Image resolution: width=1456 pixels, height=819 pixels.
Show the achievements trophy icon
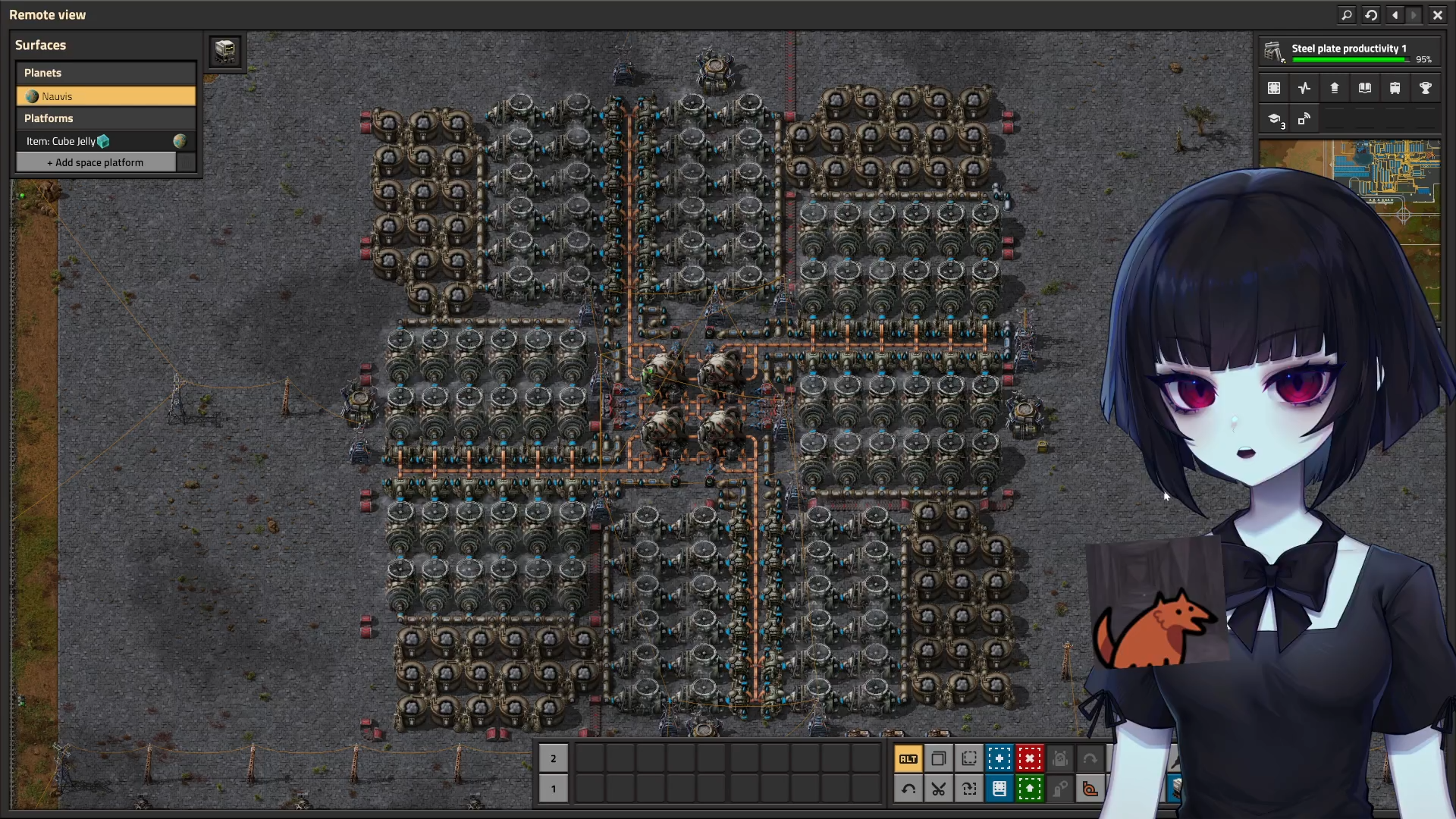pos(1426,88)
